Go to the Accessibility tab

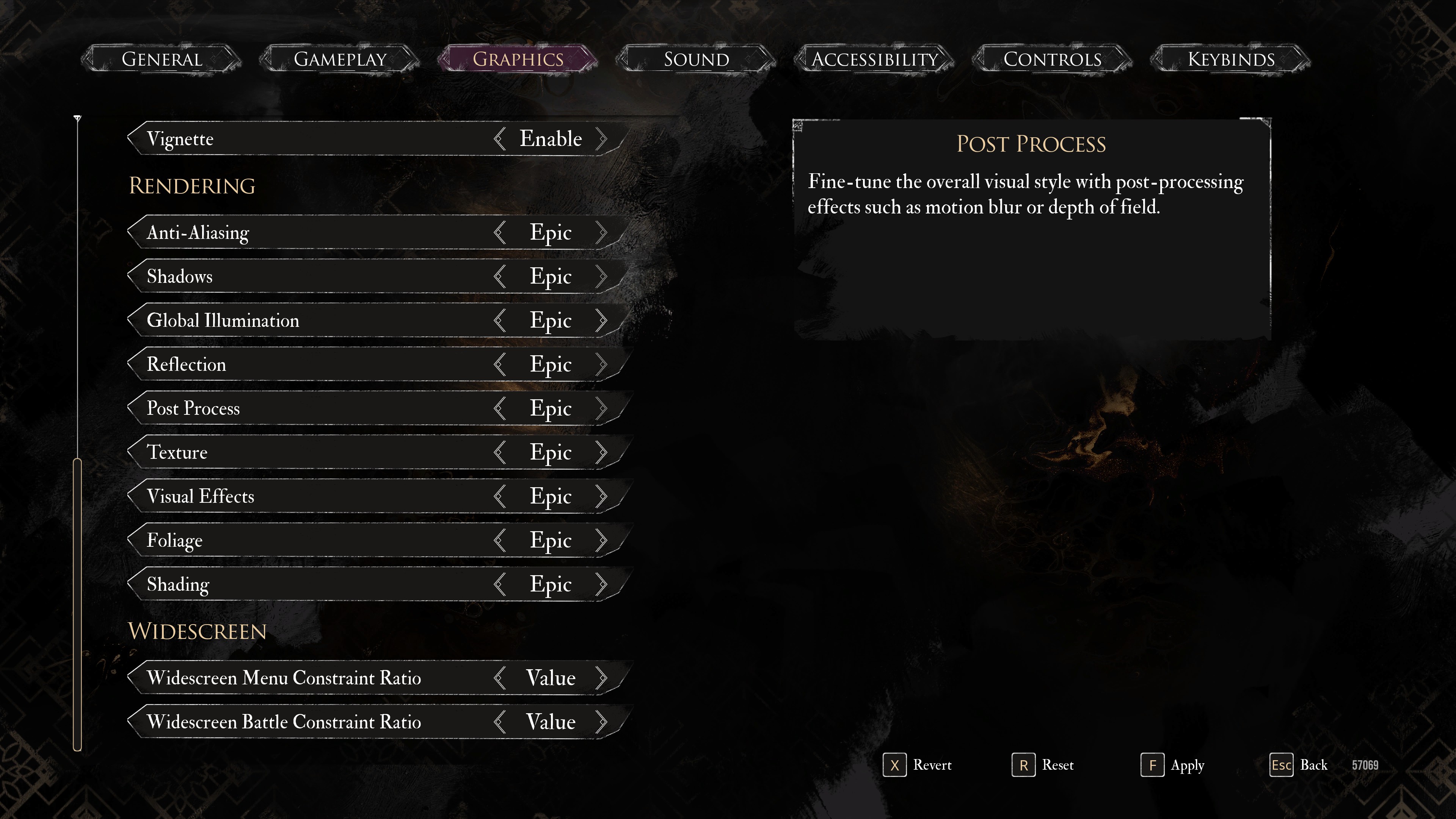pyautogui.click(x=874, y=59)
